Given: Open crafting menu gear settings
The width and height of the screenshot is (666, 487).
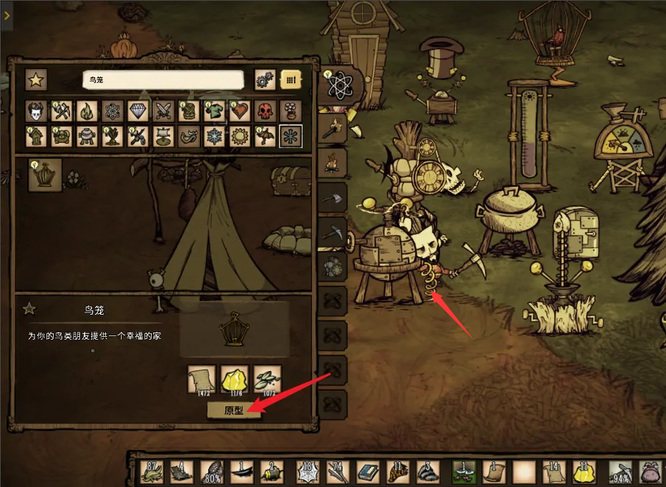Looking at the screenshot, I should tap(265, 79).
